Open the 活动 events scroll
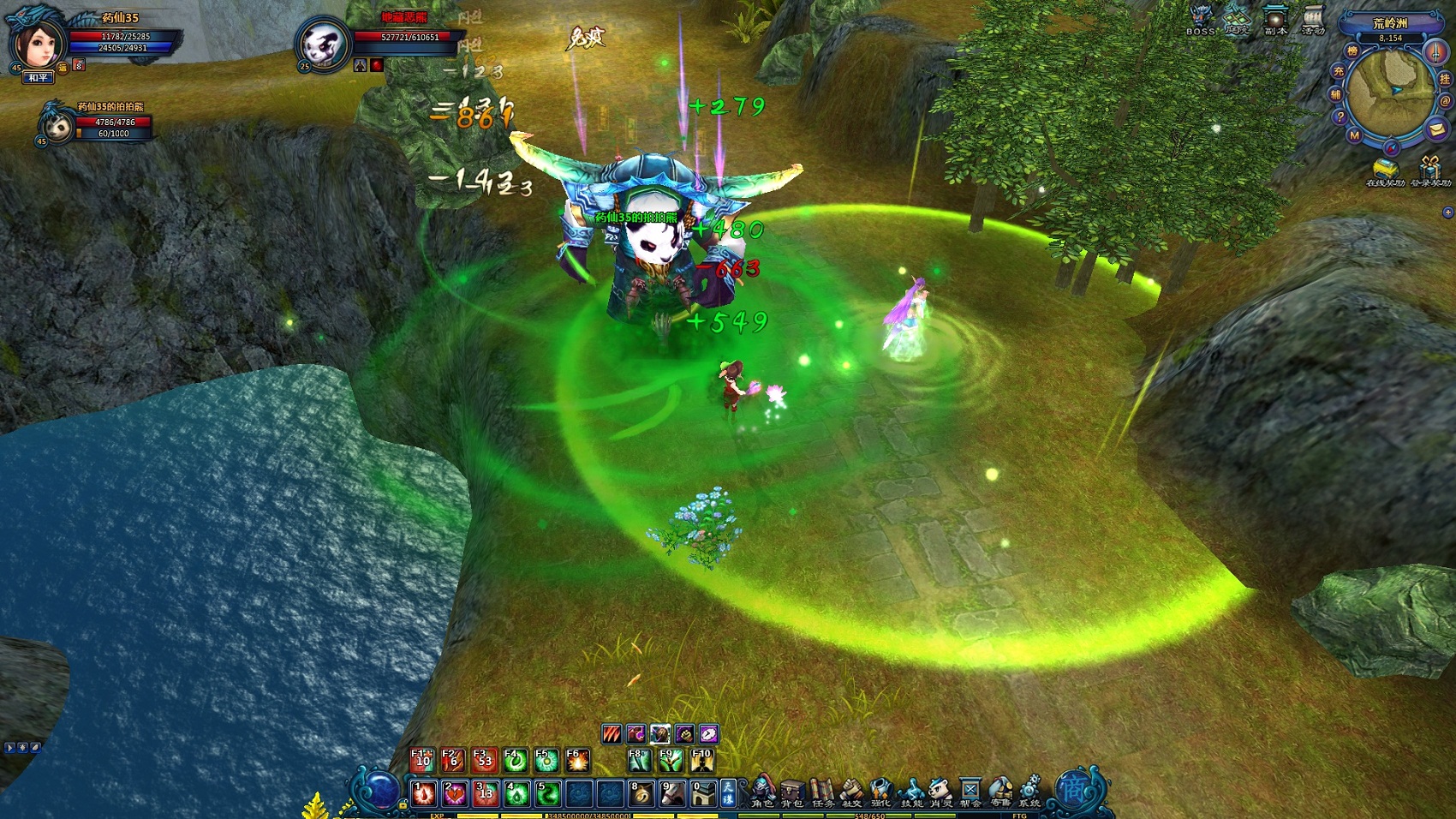1456x819 pixels. 1313,19
